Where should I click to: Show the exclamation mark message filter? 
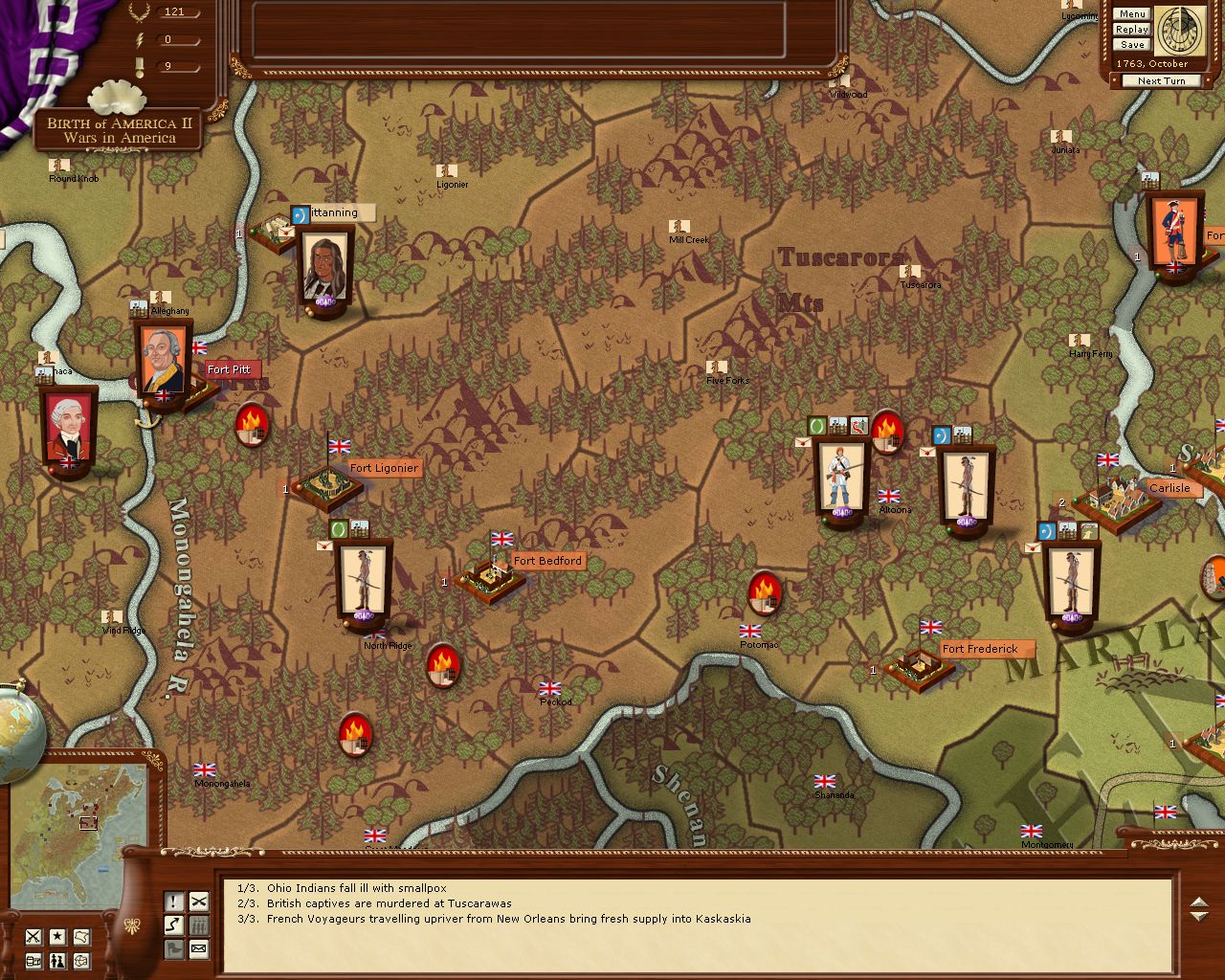pyautogui.click(x=174, y=902)
